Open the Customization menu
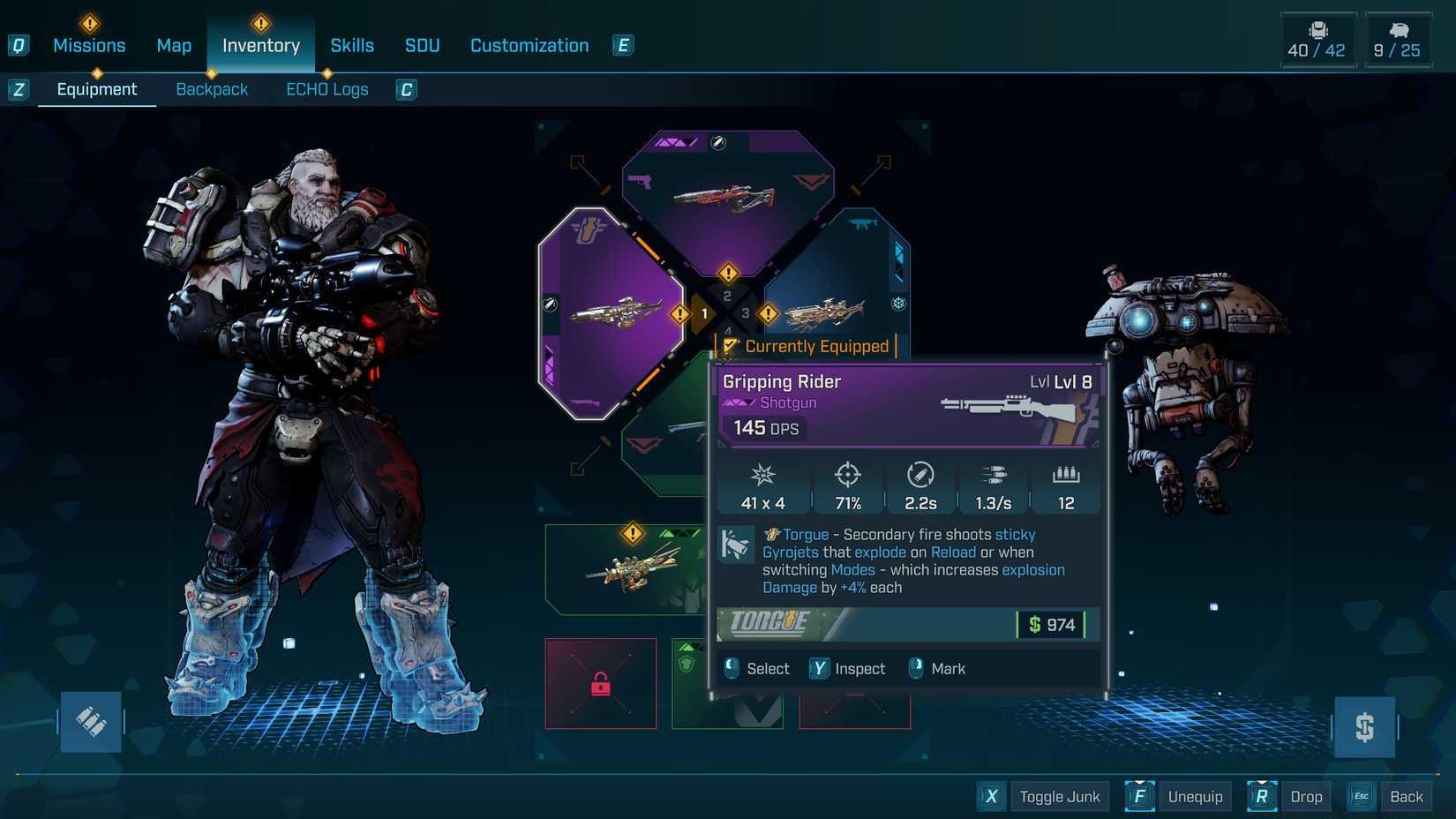 tap(529, 45)
